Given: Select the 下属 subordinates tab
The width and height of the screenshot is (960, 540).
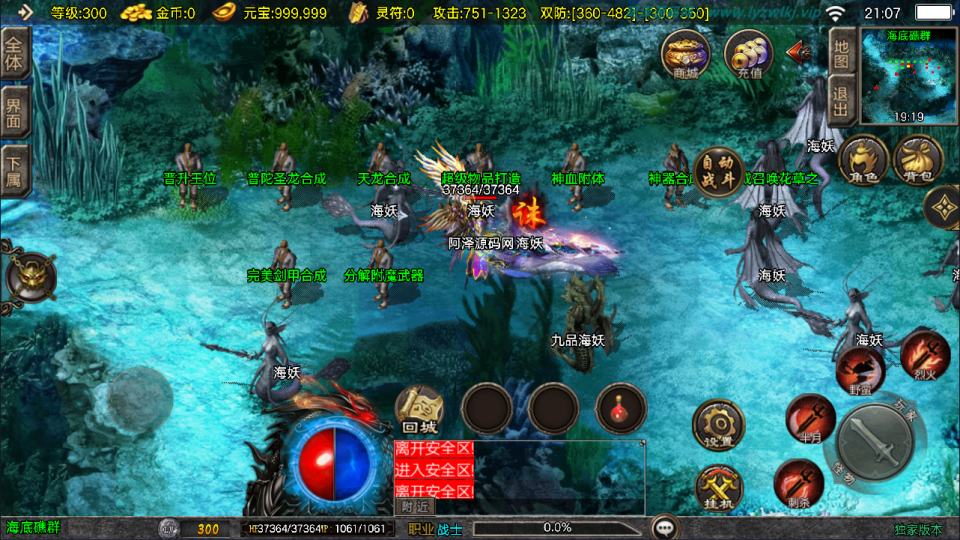Looking at the screenshot, I should point(14,170).
